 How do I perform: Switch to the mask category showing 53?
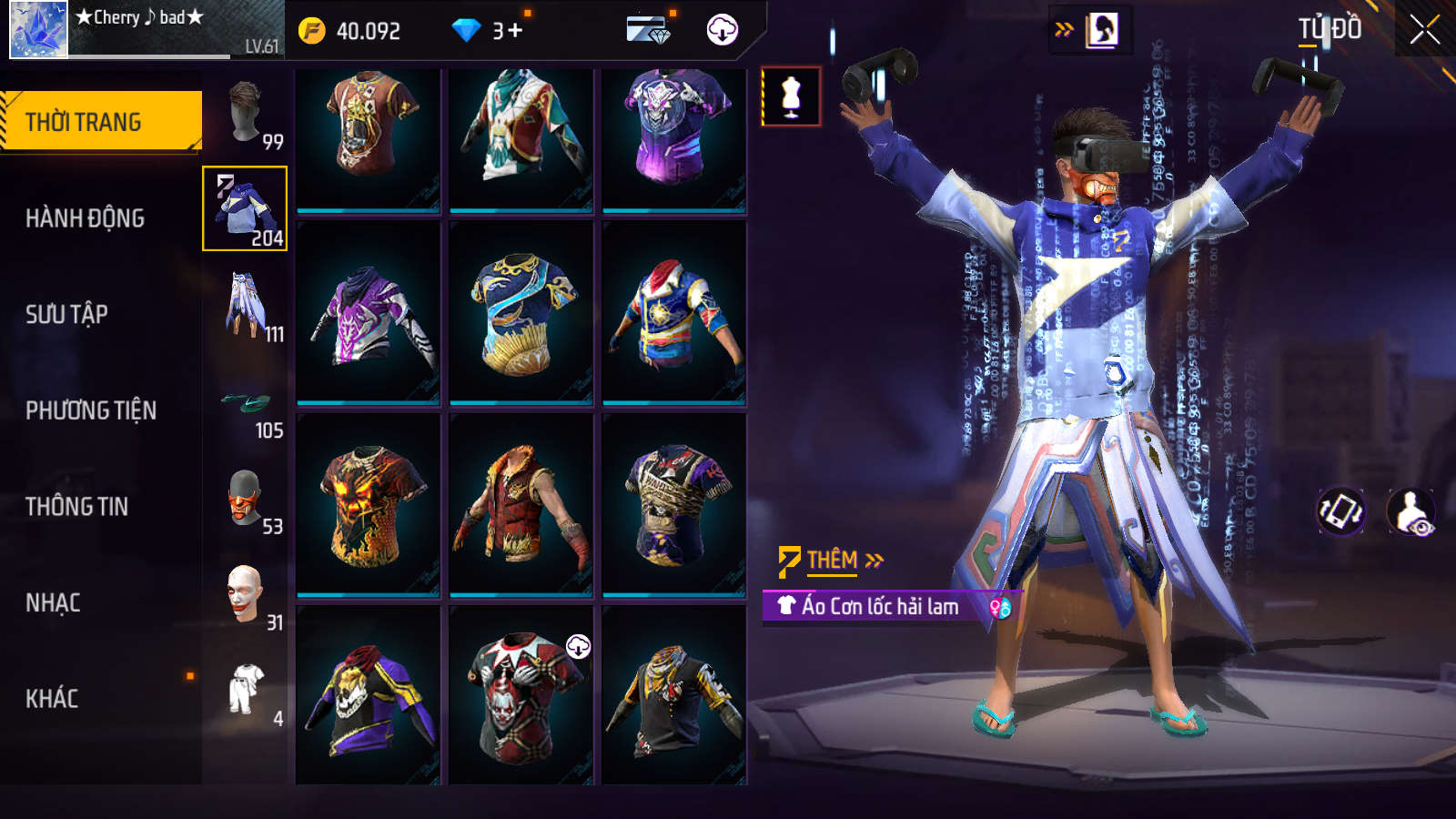[246, 499]
